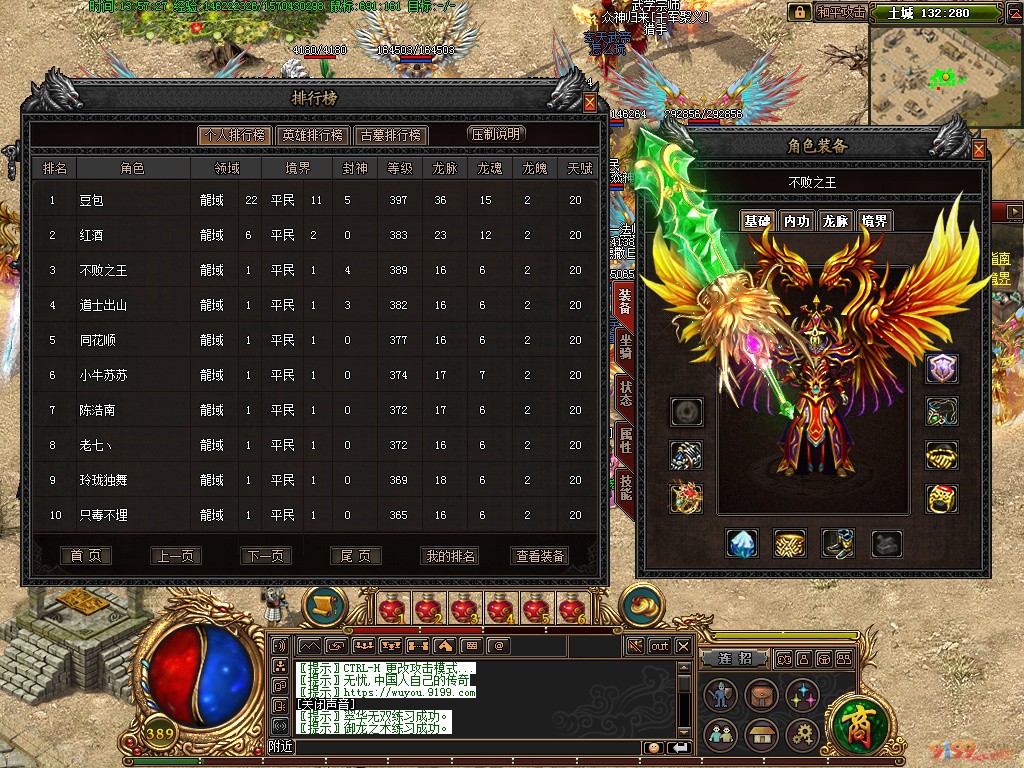Open the 古墓排行榜 tab
This screenshot has width=1024, height=768.
(391, 135)
